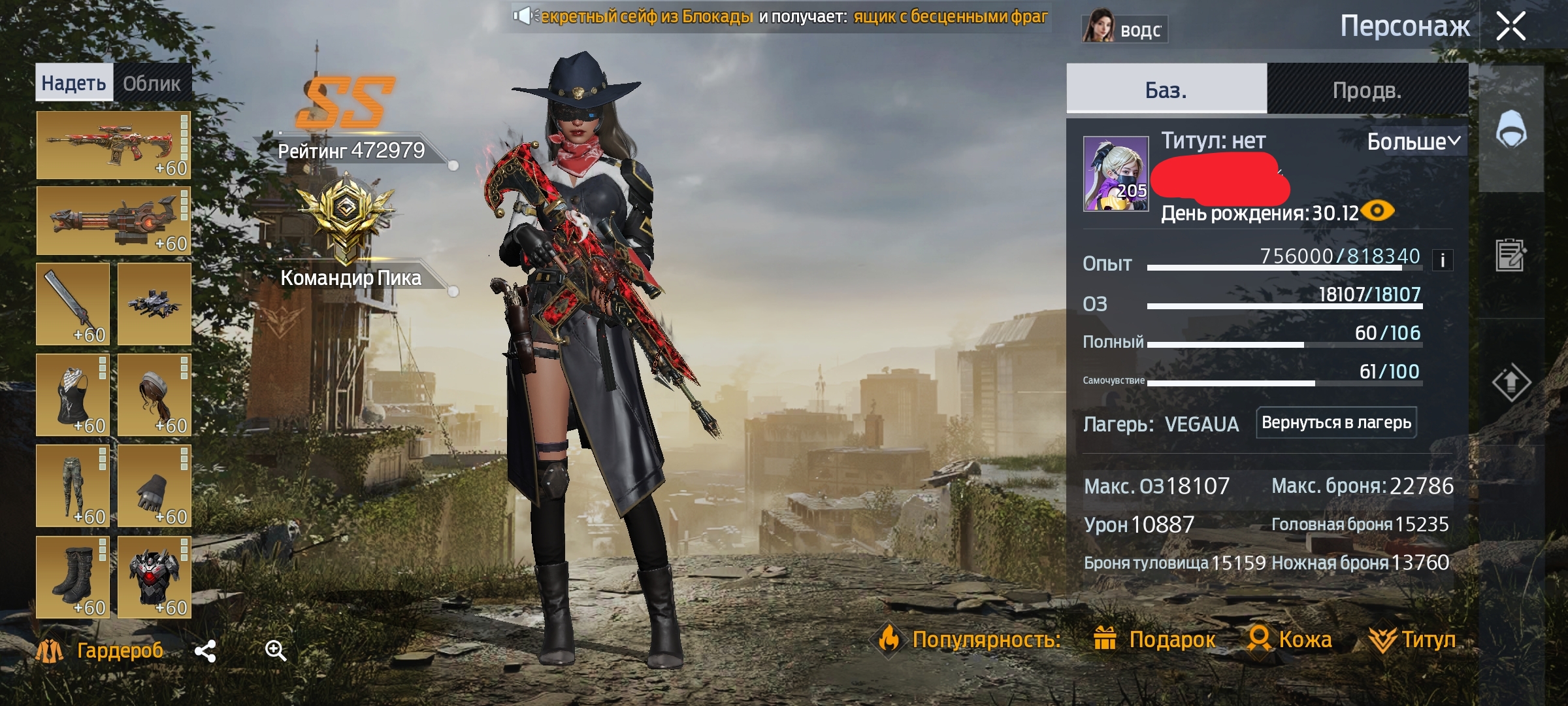The width and height of the screenshot is (1568, 706).
Task: Open the Гардероб wardrobe
Action: coord(101,650)
